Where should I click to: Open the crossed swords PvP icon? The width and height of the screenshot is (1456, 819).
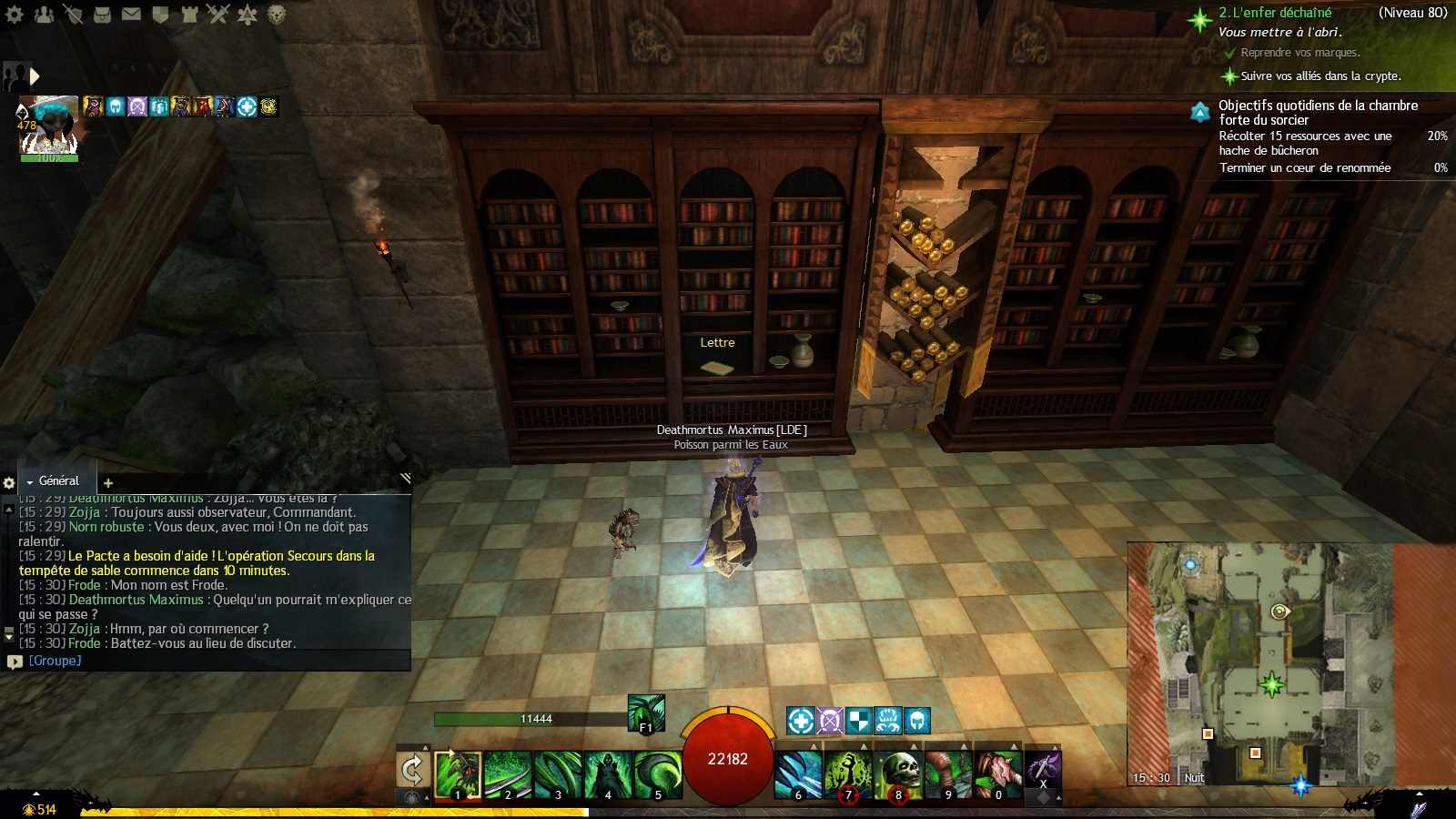click(x=217, y=15)
